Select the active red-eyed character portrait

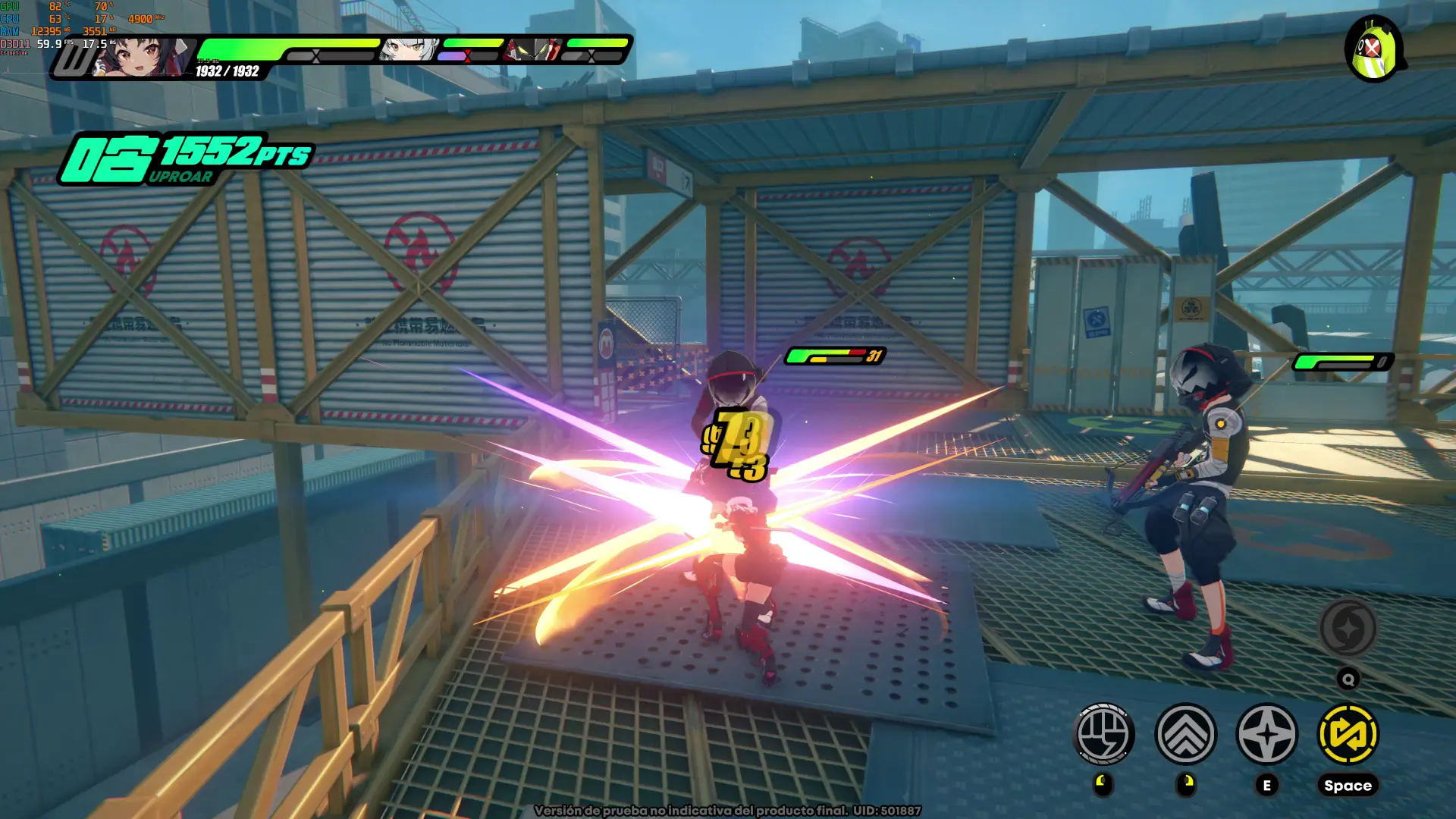coord(140,58)
